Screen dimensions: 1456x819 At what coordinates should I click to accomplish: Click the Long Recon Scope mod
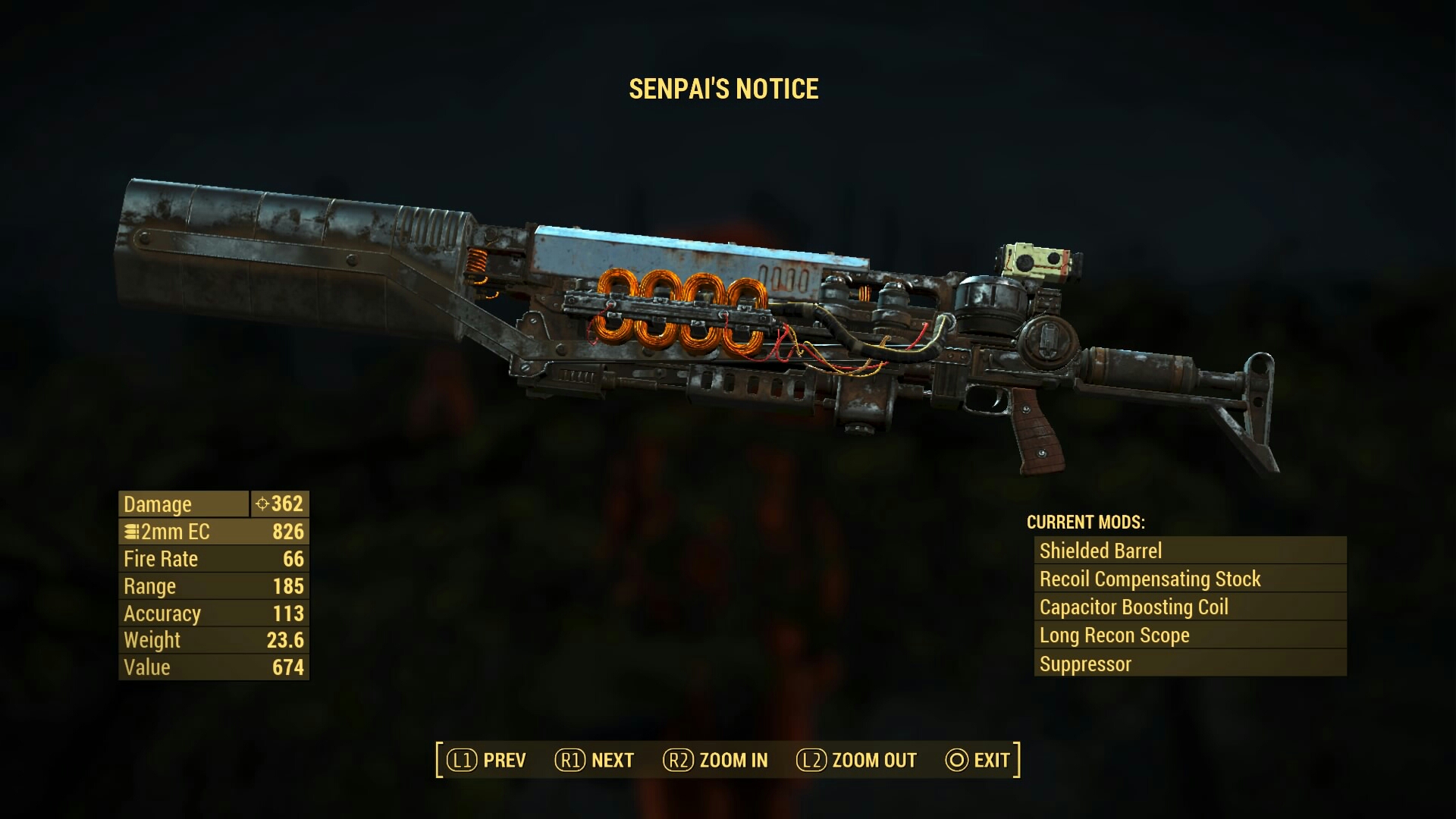point(1189,635)
